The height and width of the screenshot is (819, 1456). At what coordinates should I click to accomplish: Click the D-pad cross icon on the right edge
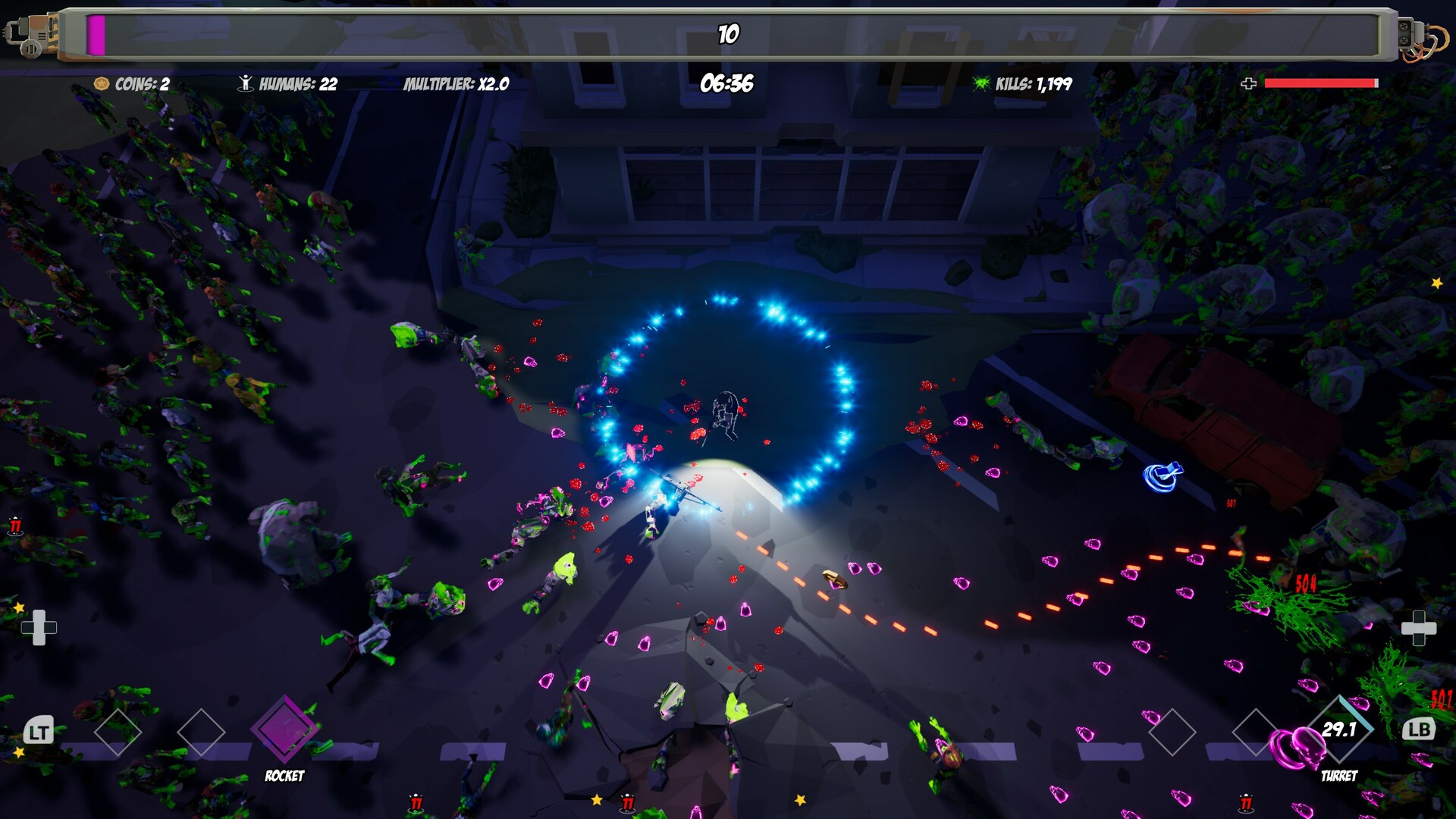[1420, 628]
